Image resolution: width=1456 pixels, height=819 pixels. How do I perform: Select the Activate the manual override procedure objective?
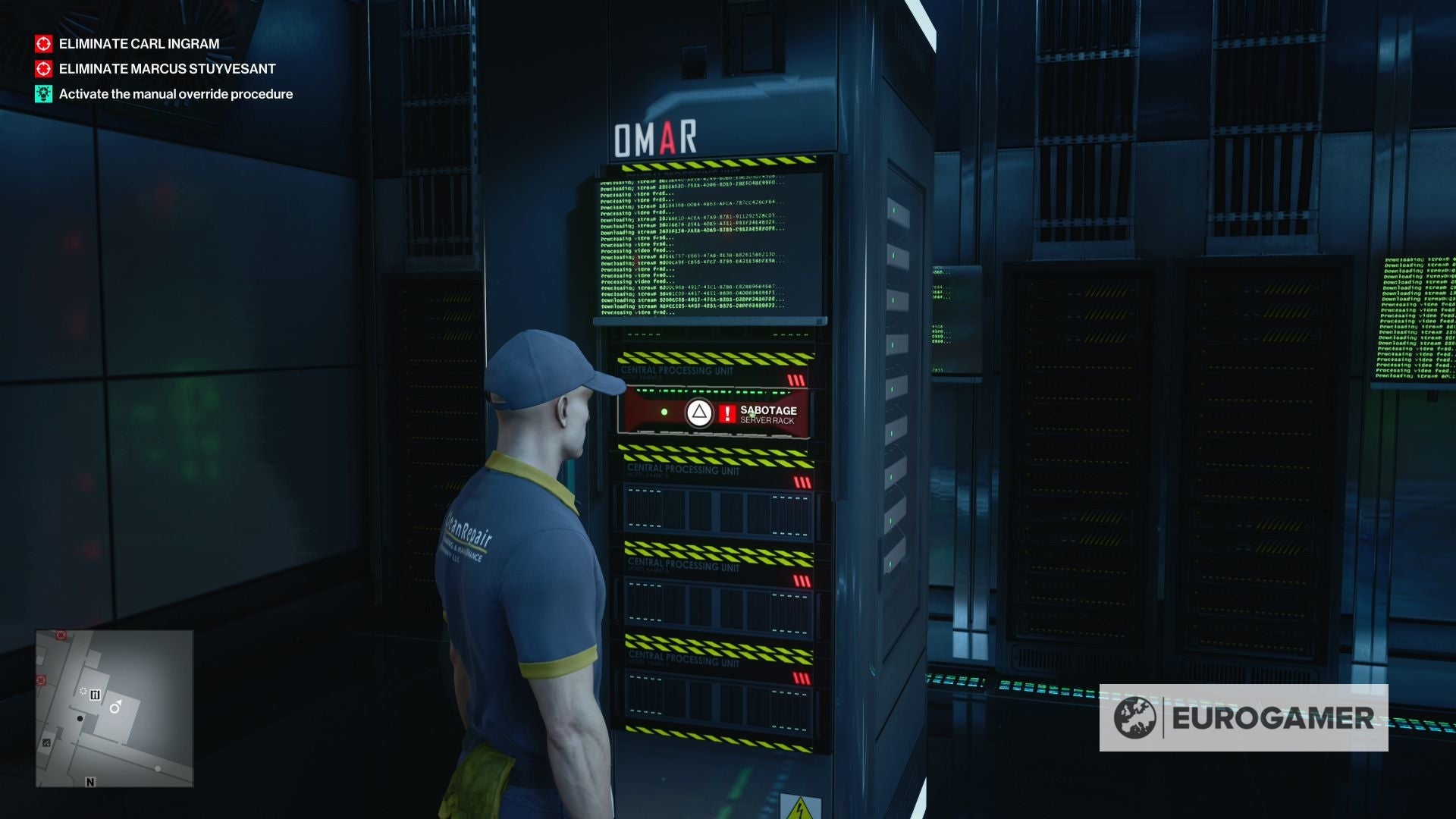(x=175, y=94)
